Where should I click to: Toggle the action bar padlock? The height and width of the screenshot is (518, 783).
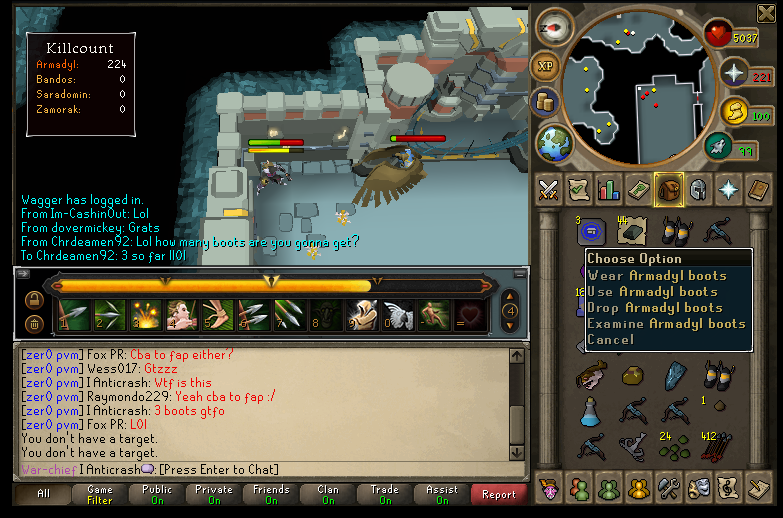pyautogui.click(x=34, y=299)
